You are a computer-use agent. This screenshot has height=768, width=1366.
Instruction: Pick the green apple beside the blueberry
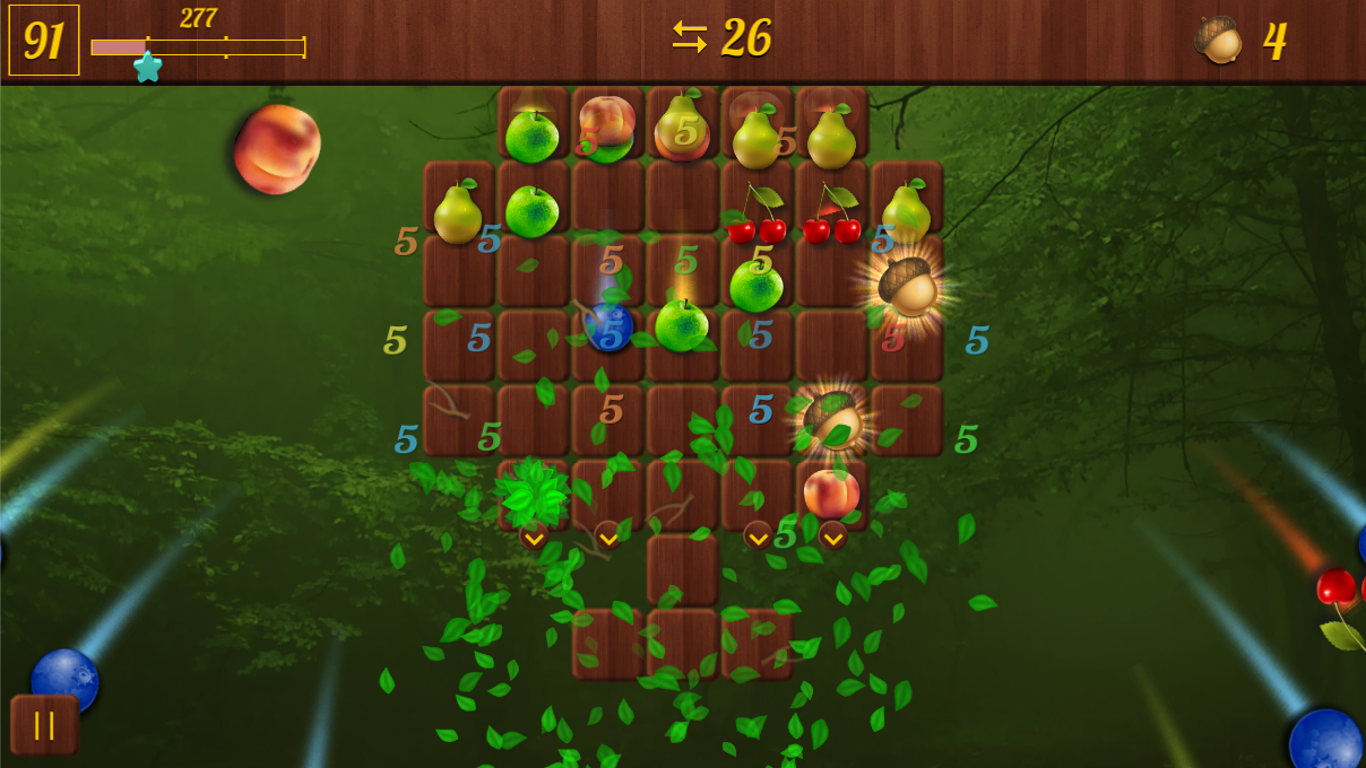[x=682, y=325]
